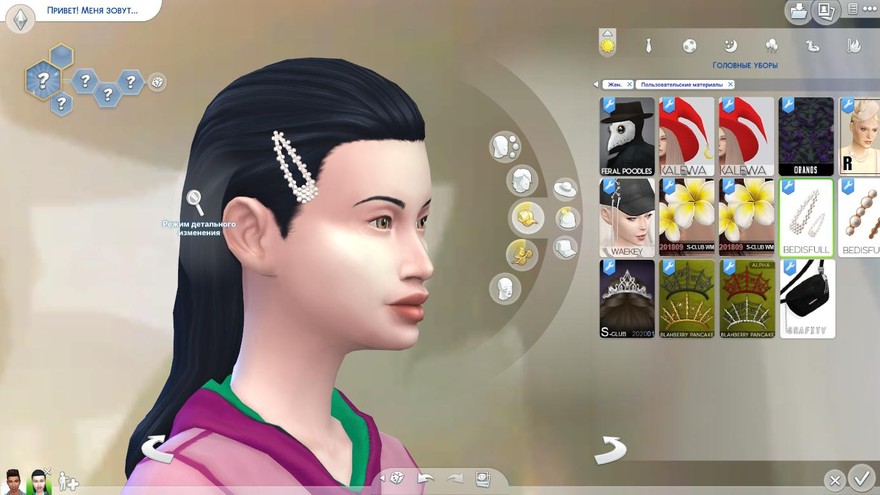
Task: Cancel changes with the X button
Action: tap(835, 480)
